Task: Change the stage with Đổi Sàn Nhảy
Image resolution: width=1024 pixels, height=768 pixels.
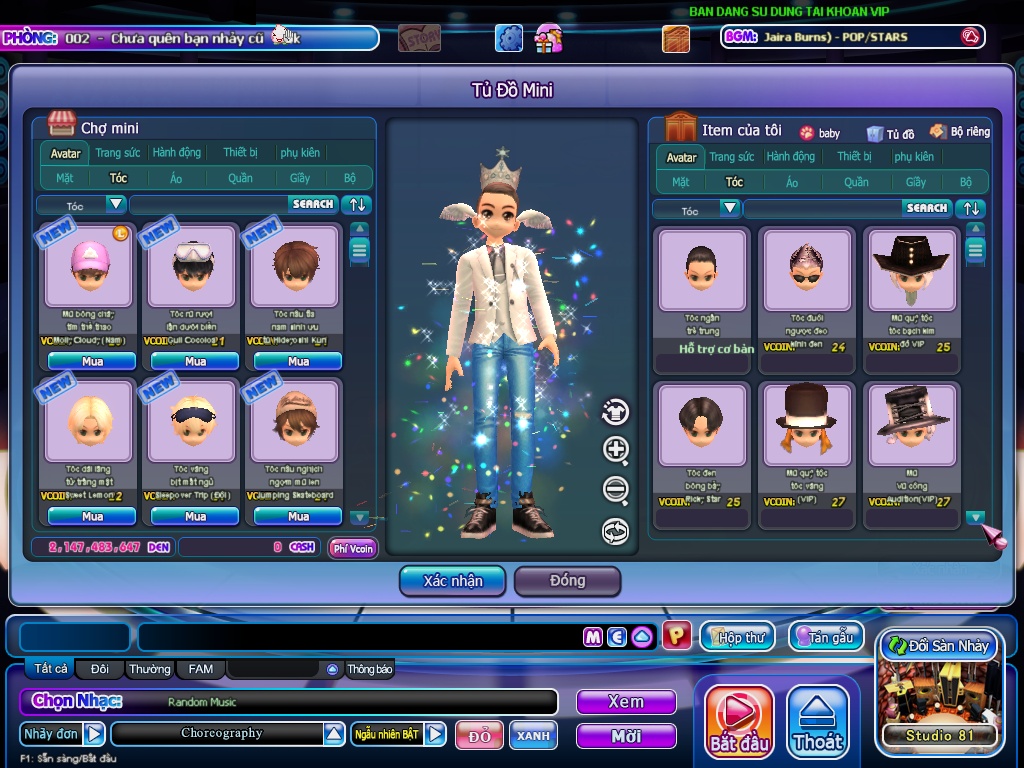Action: (x=938, y=646)
